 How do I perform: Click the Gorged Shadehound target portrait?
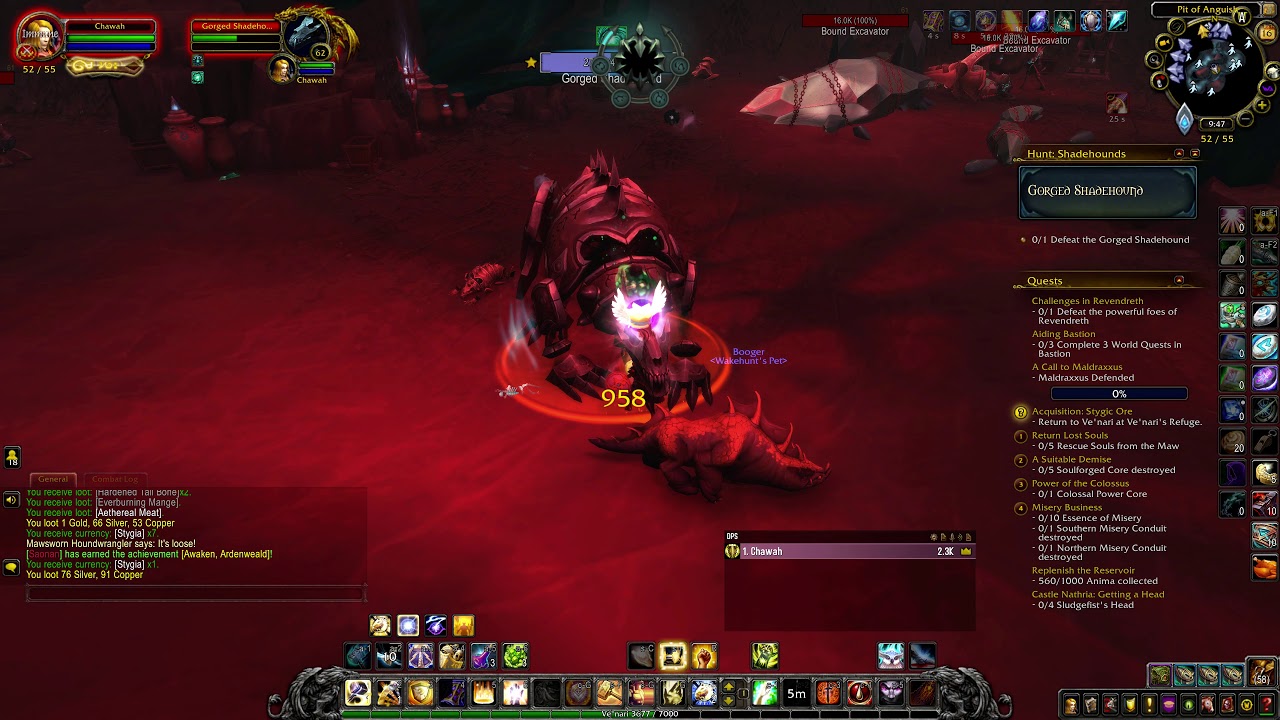tap(304, 38)
